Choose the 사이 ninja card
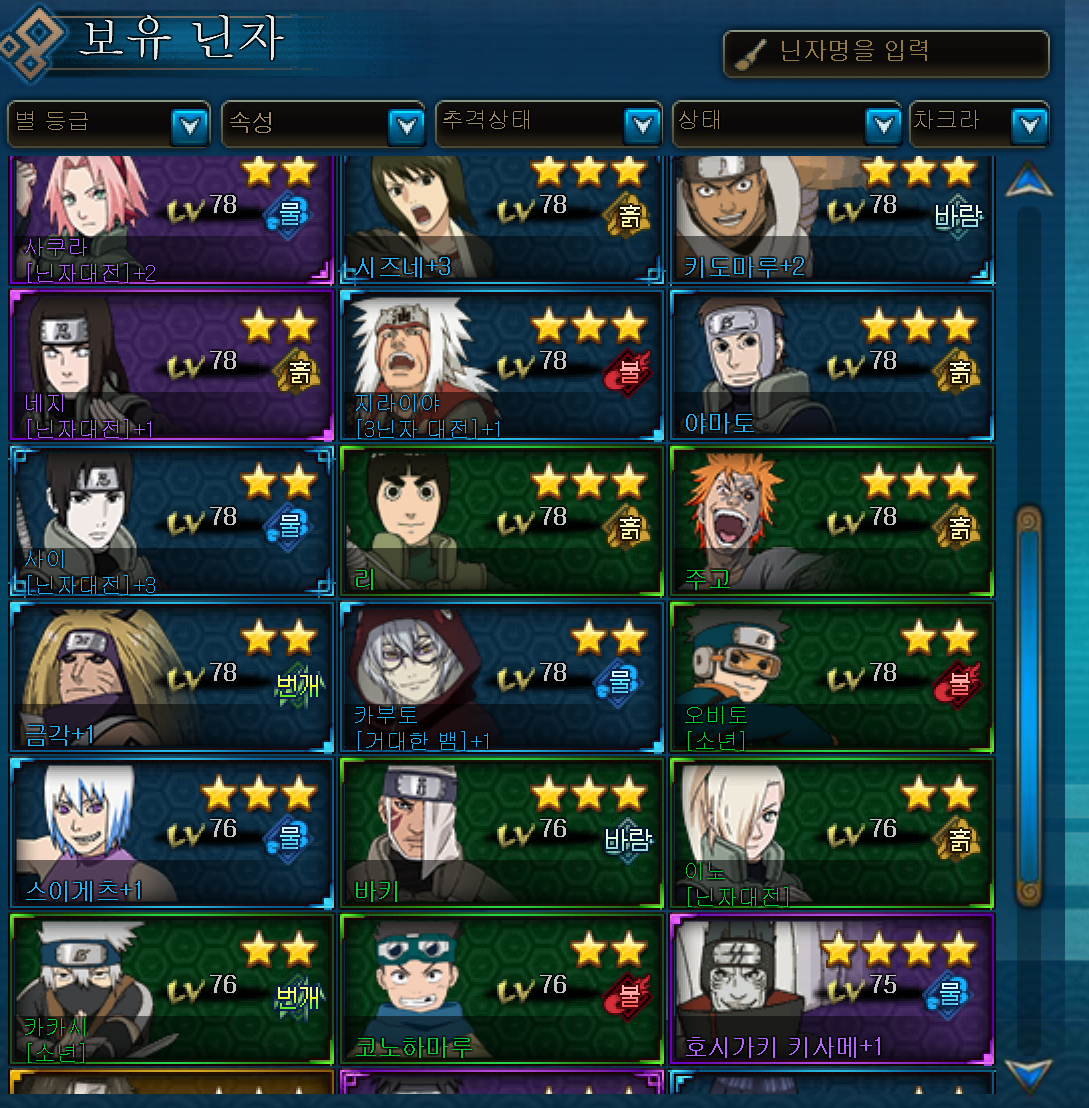This screenshot has width=1089, height=1108. [171, 521]
